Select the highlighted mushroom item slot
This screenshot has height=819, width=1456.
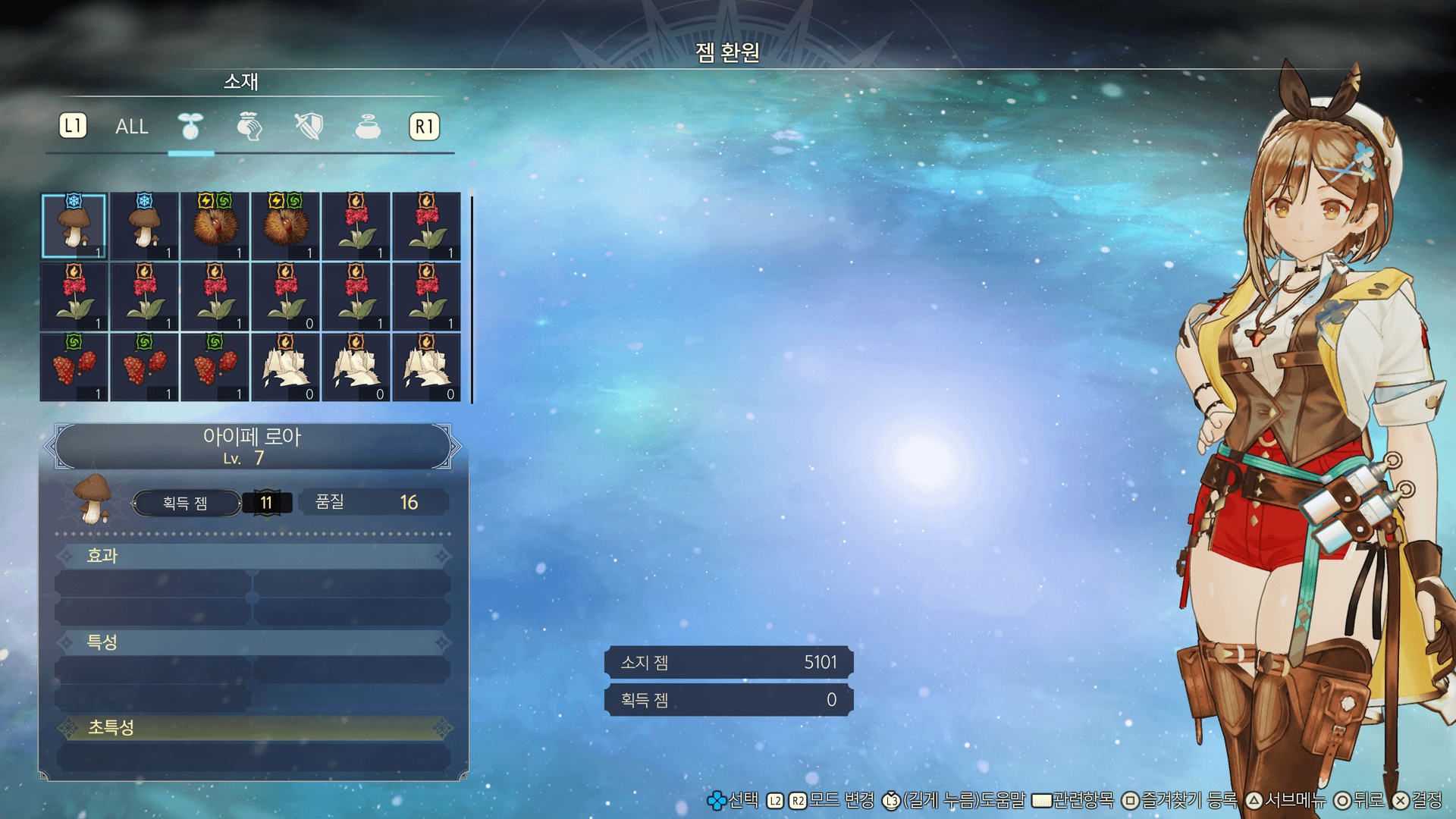[x=74, y=226]
